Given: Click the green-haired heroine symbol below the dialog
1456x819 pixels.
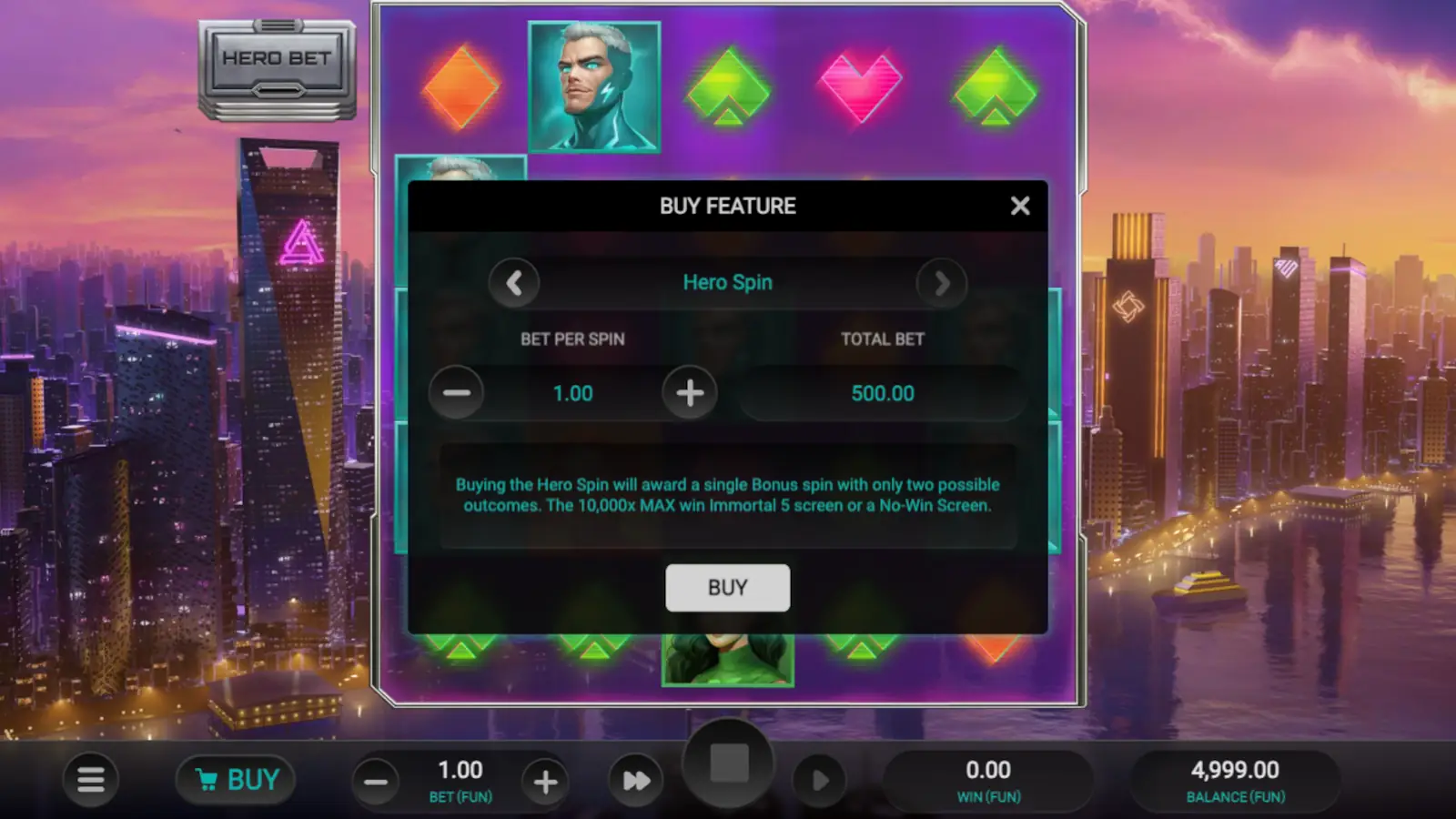Looking at the screenshot, I should click(x=728, y=660).
